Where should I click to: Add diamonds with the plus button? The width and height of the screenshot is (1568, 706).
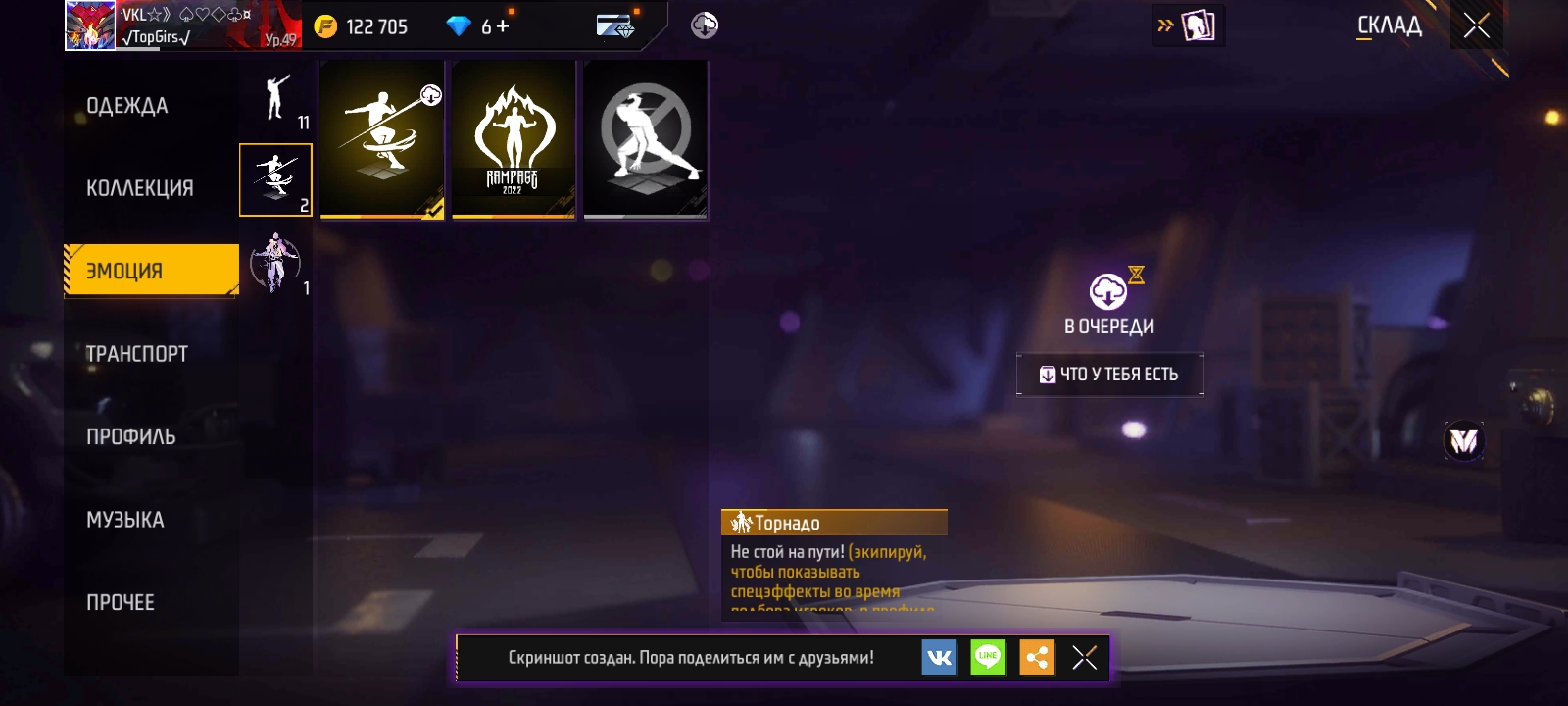[503, 26]
